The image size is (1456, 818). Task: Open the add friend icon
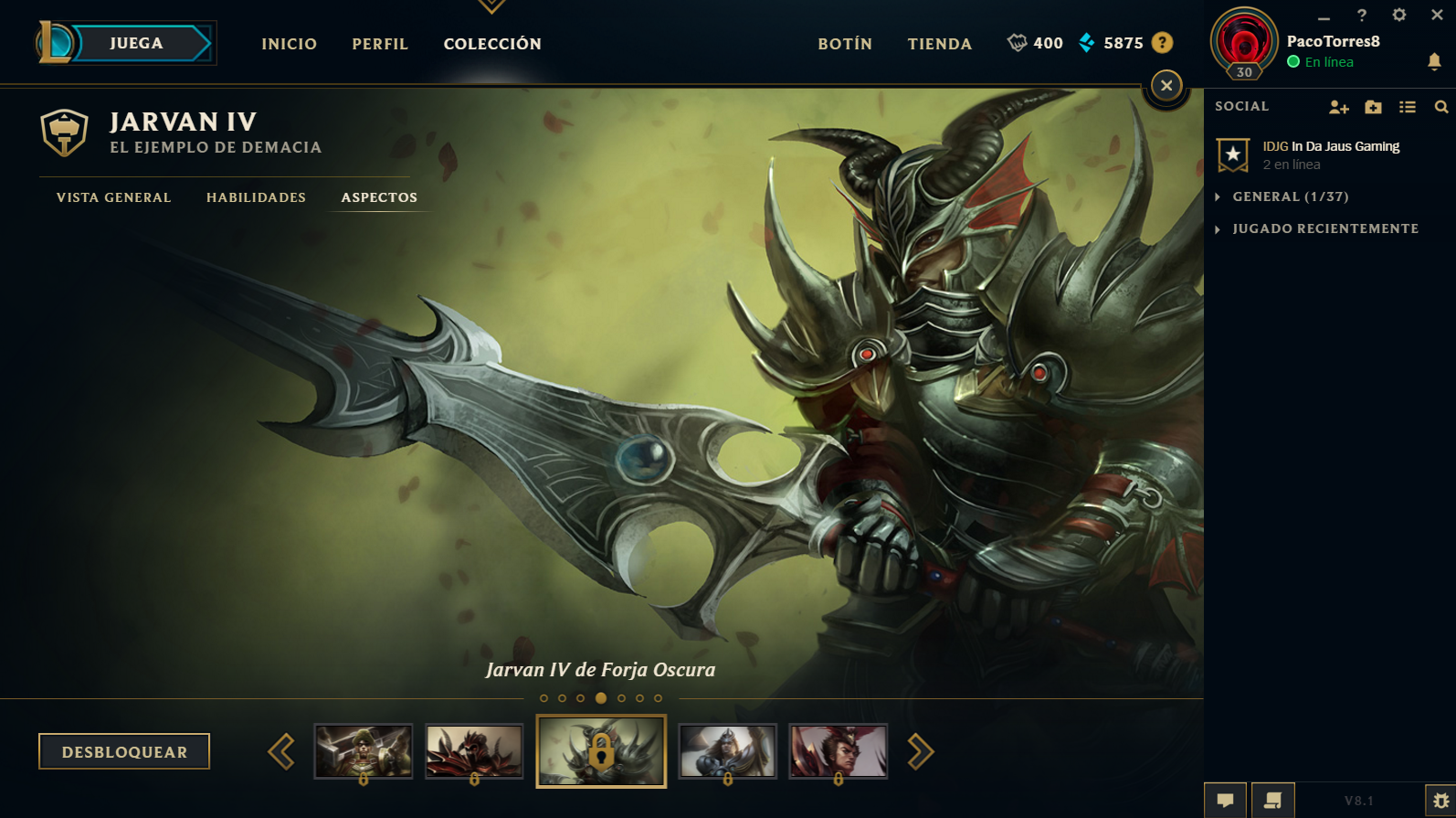click(x=1338, y=107)
